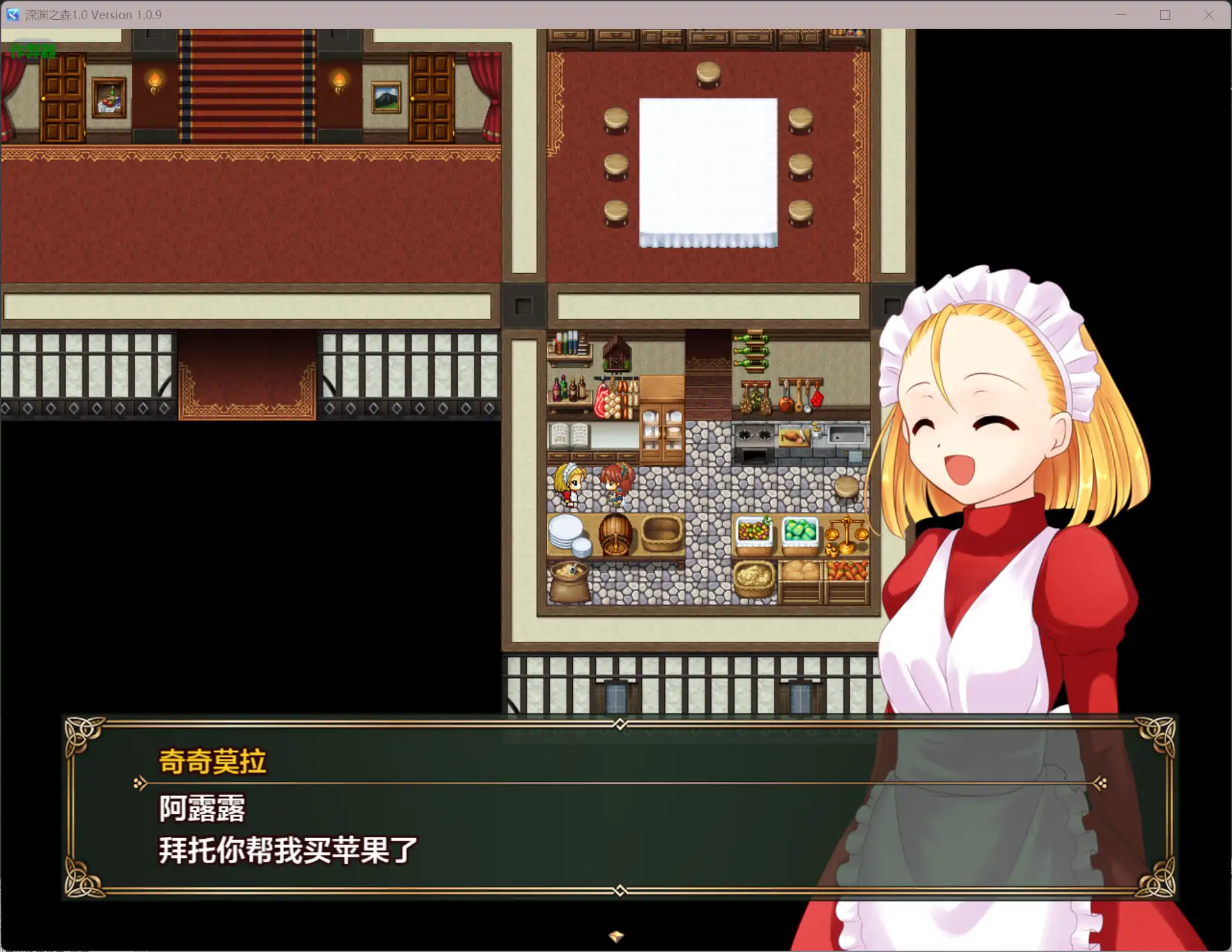1232x952 pixels.
Task: Click the small continue indicator below the dialogue box
Action: tap(616, 935)
